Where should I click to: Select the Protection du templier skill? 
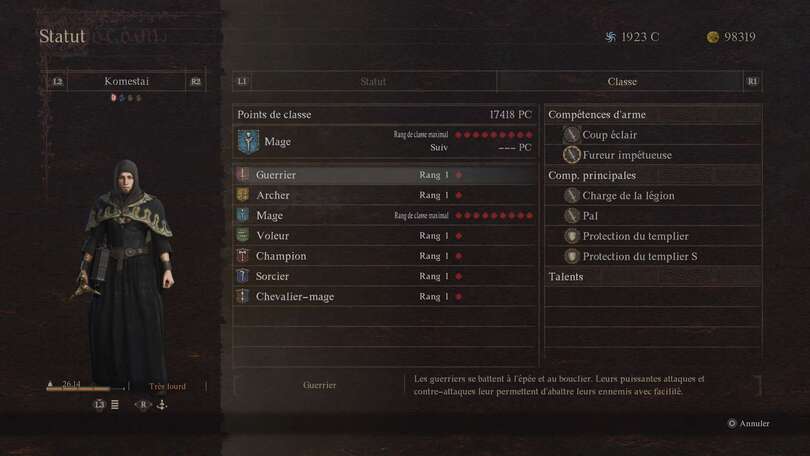[x=634, y=236]
